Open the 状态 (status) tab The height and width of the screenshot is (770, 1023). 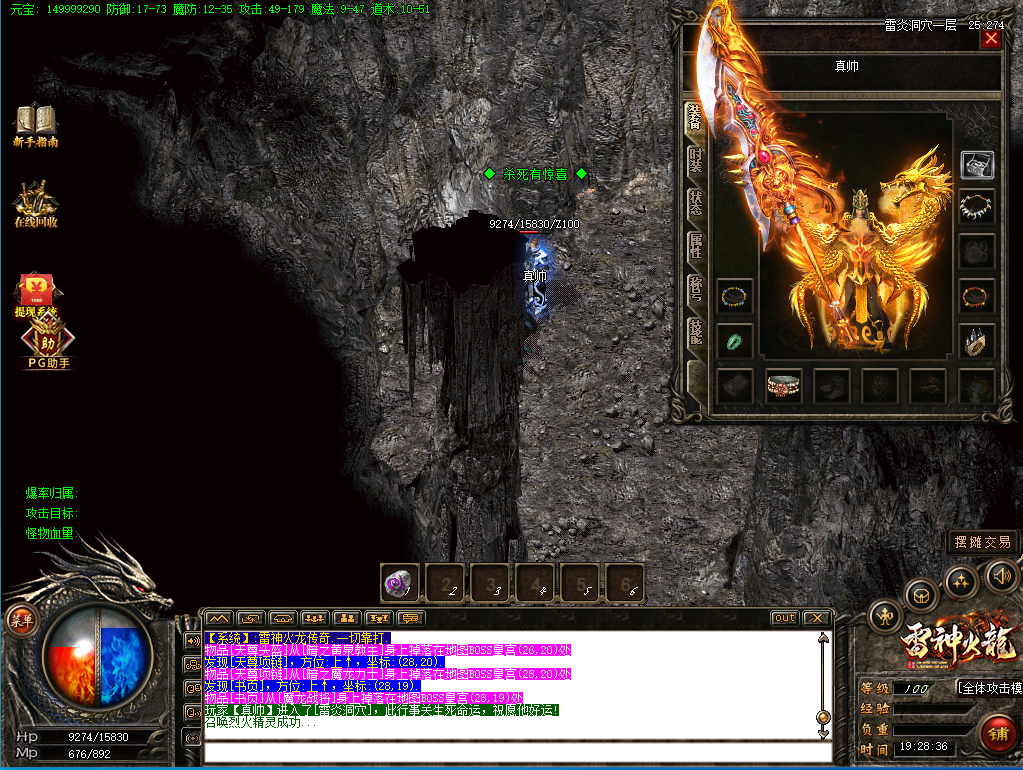(x=695, y=203)
